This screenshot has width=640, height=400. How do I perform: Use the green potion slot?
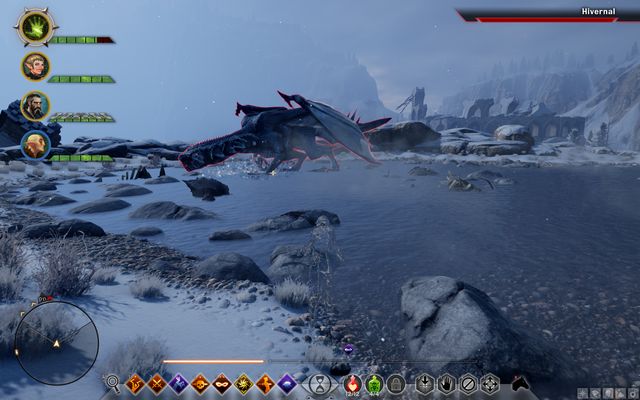[374, 383]
